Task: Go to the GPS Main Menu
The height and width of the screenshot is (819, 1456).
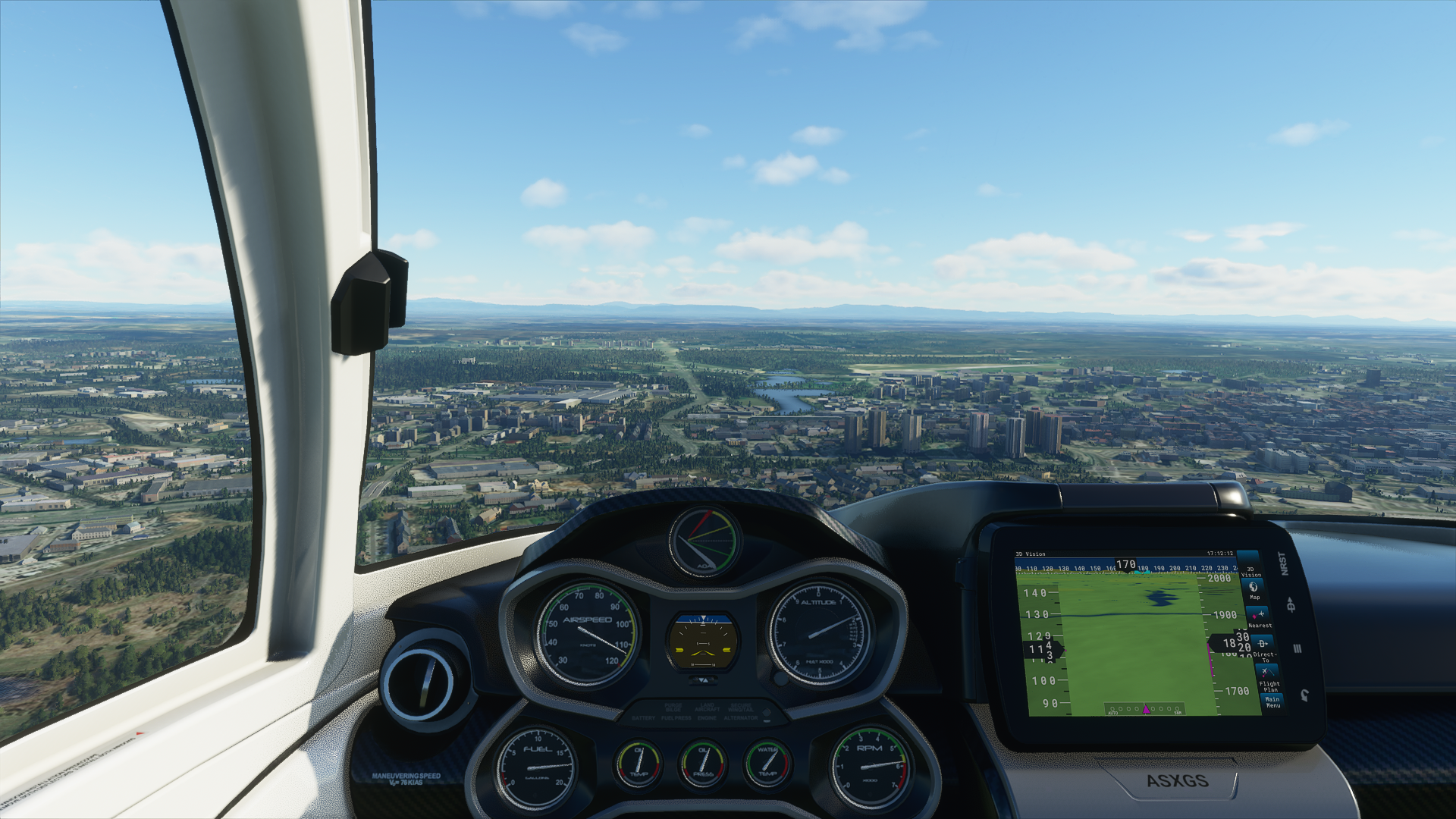Action: click(x=1272, y=701)
